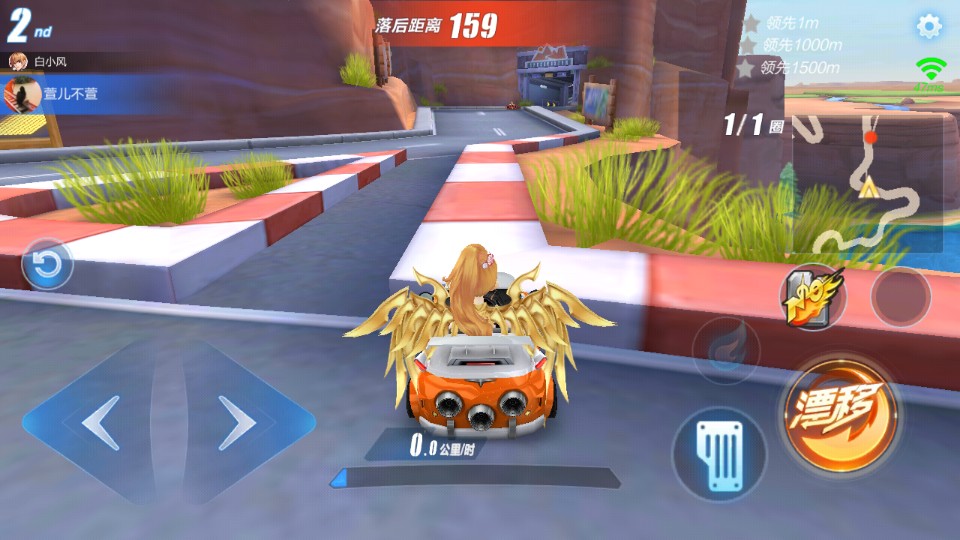Tap the empty round item slot
The height and width of the screenshot is (540, 960).
click(x=900, y=296)
